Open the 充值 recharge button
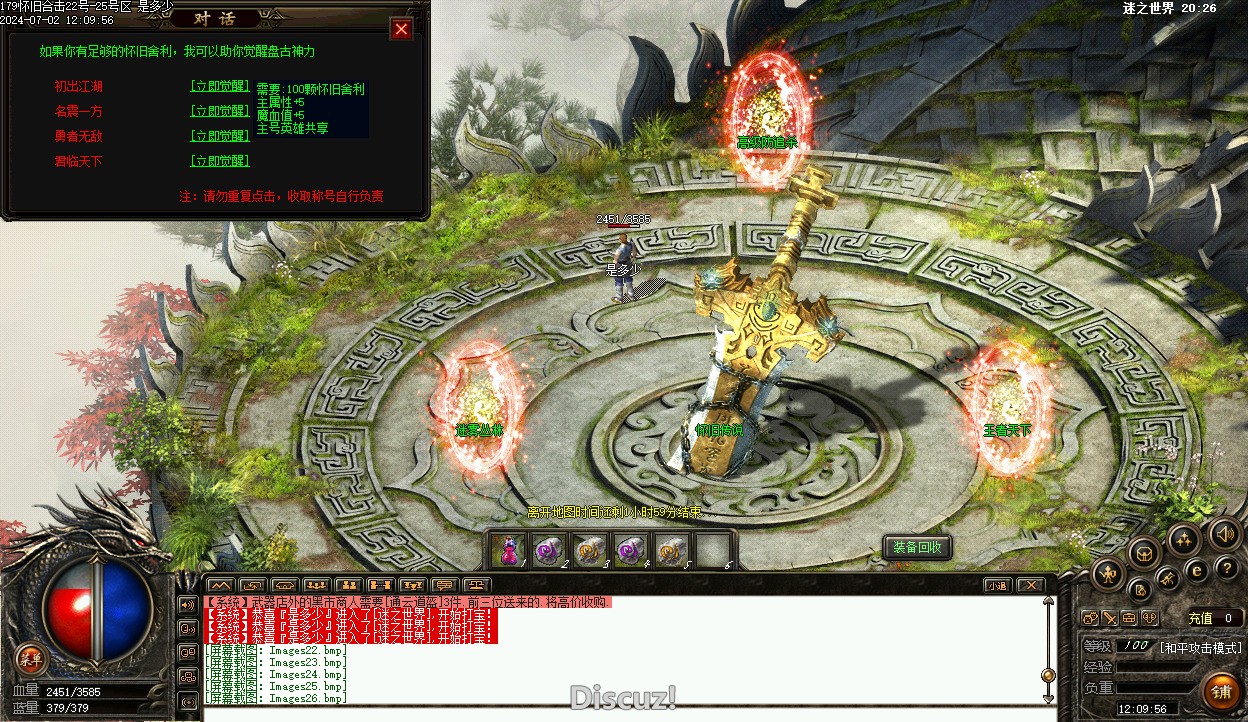1248x722 pixels. click(1200, 618)
